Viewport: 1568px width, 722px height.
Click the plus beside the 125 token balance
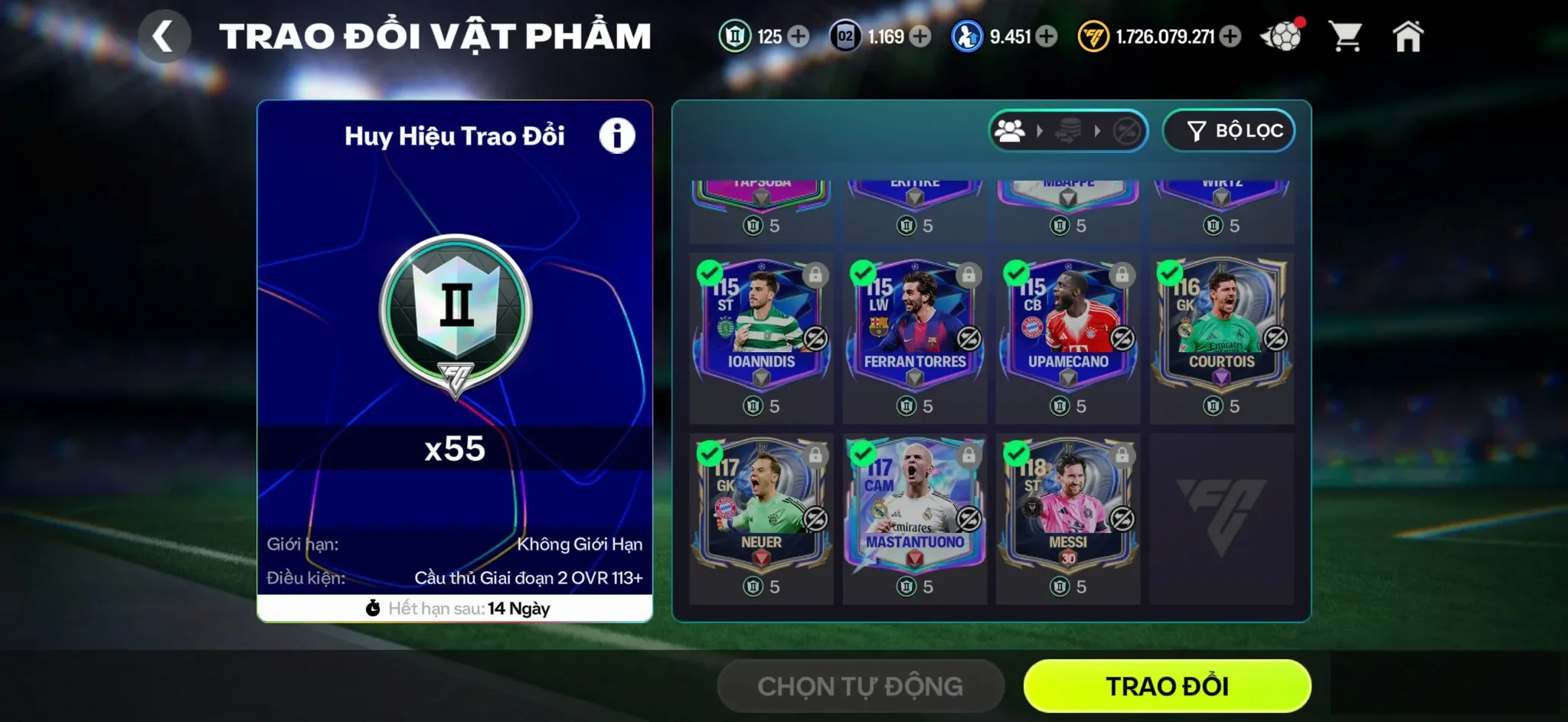pos(798,36)
